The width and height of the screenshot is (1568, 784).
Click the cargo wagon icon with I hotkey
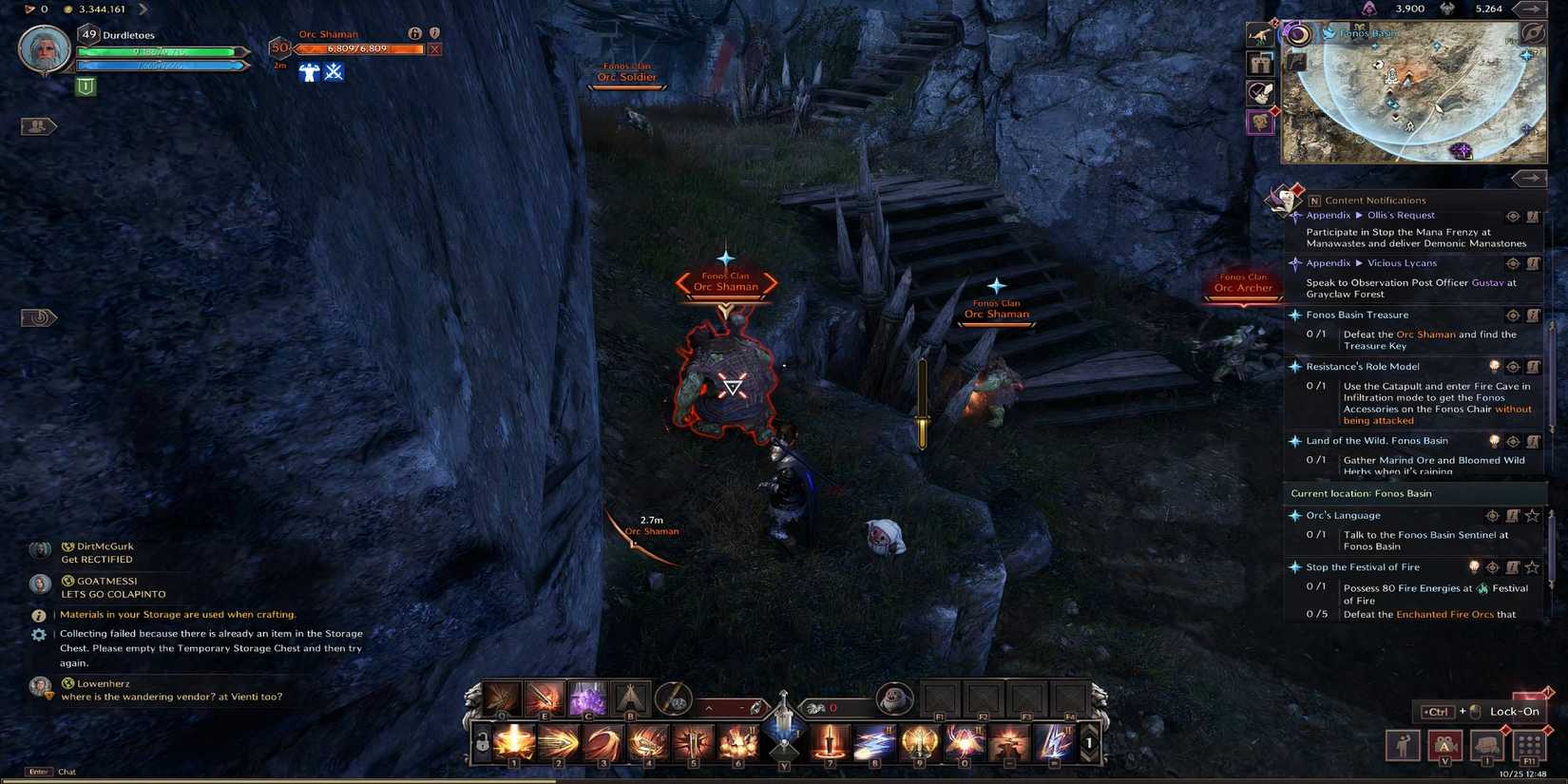(1487, 747)
